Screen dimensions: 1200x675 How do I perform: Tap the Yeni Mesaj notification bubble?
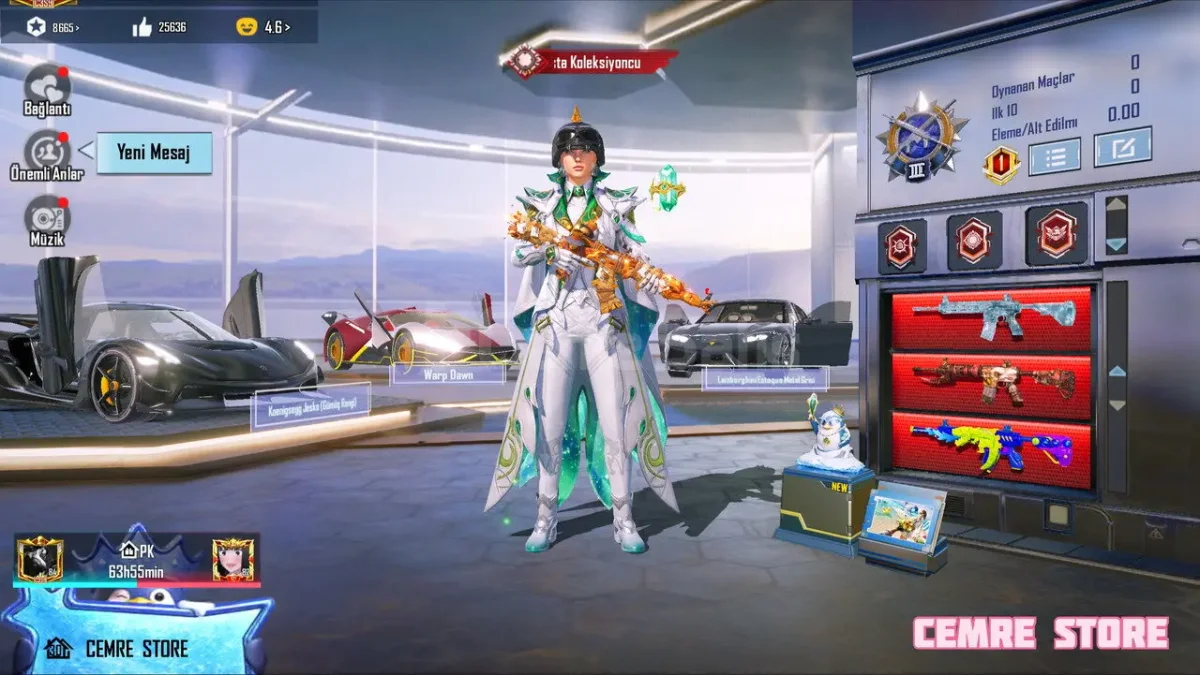click(x=153, y=153)
